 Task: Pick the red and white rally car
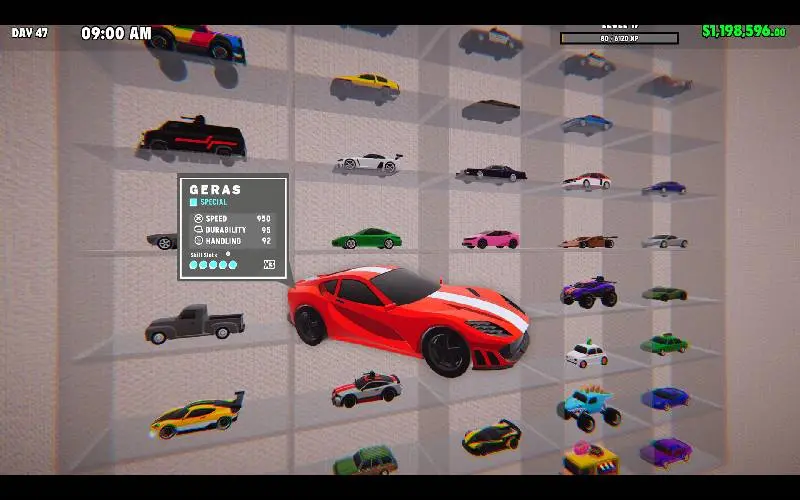(366, 388)
